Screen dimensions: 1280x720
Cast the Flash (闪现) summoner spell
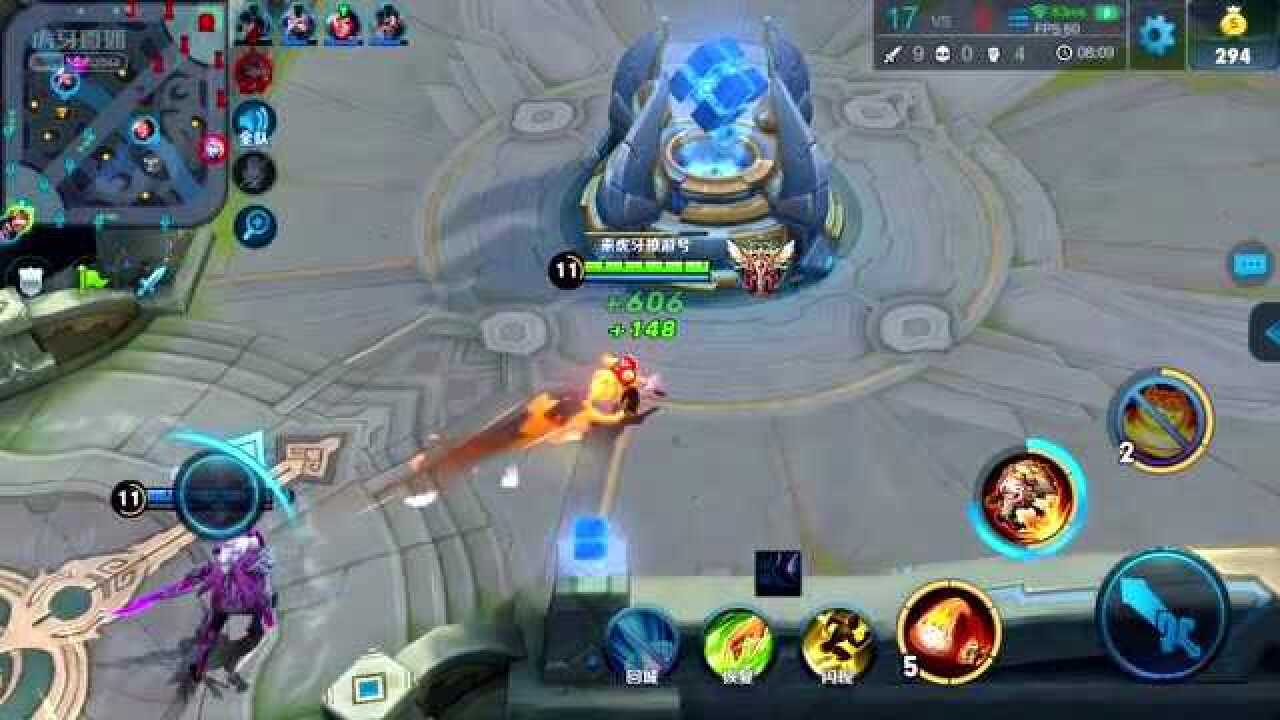(838, 643)
